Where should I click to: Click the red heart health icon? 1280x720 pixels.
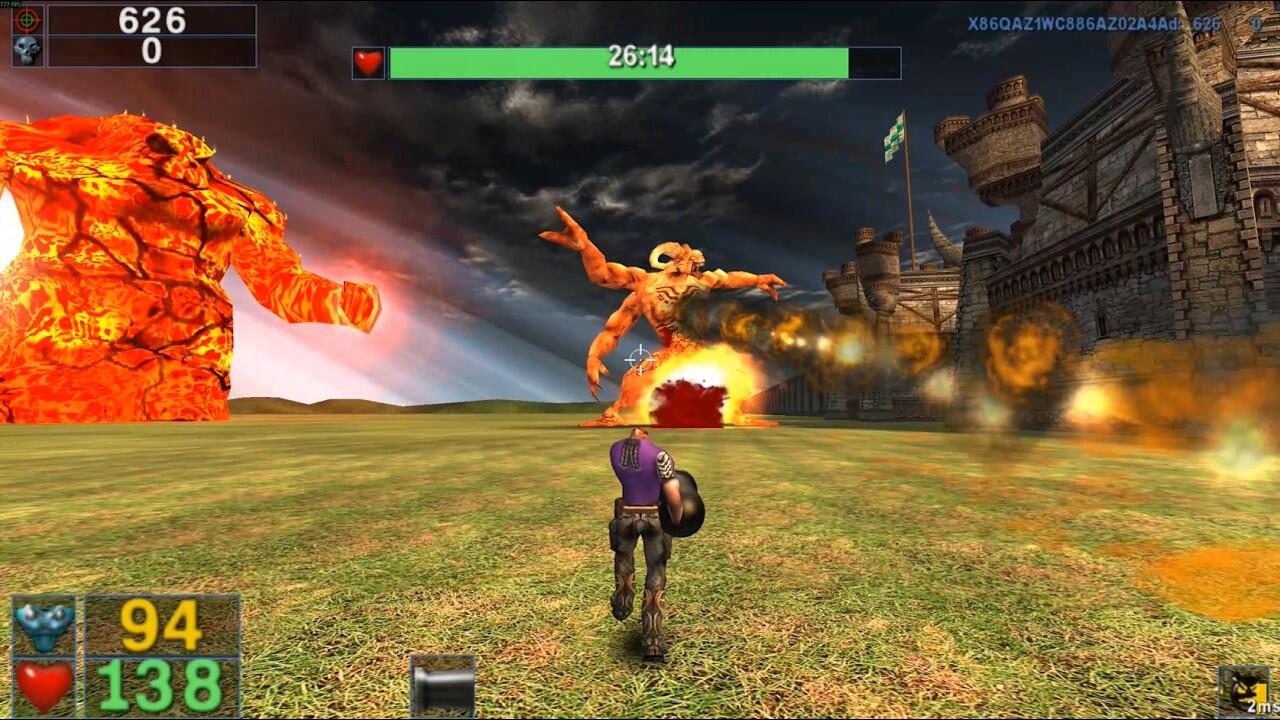click(44, 686)
